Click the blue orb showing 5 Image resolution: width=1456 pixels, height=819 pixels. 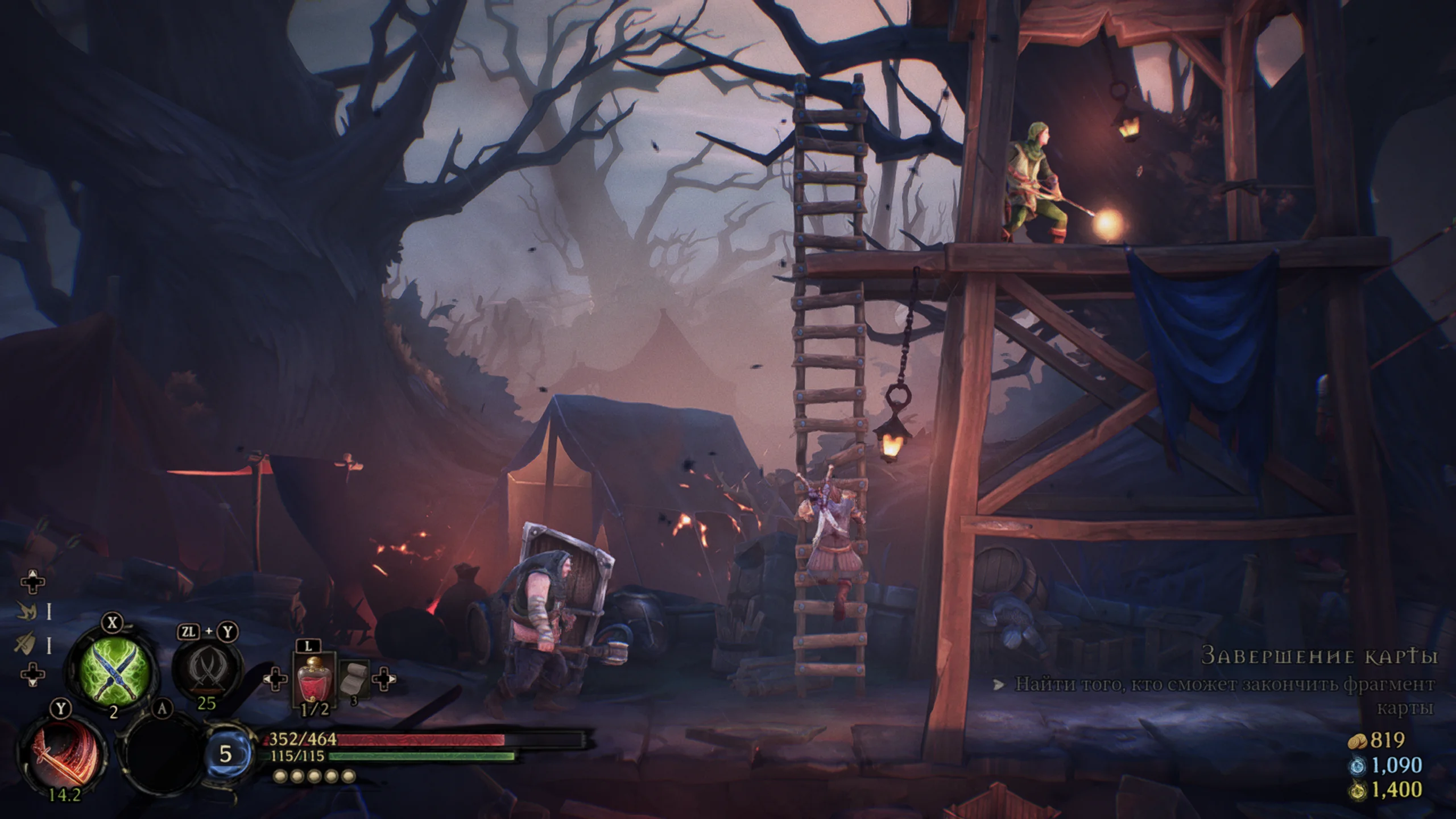tap(226, 754)
